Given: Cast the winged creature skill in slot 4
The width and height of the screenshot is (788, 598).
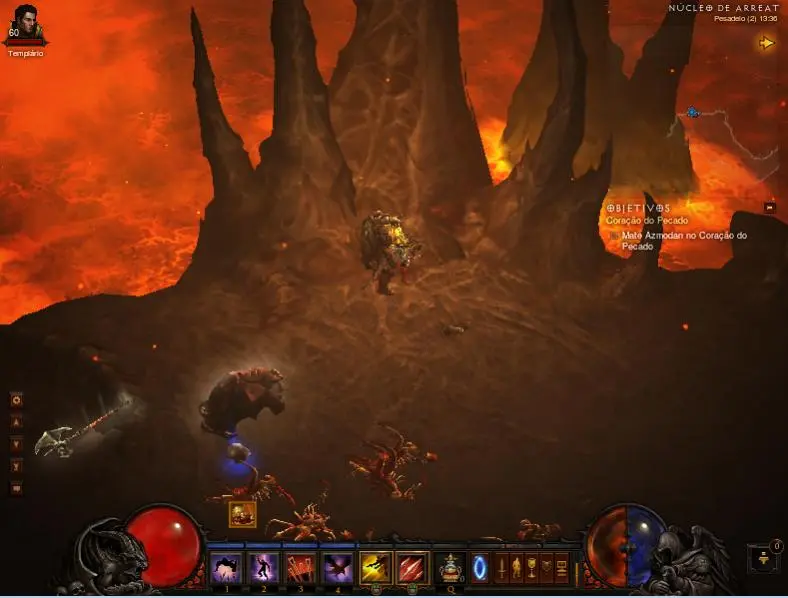Looking at the screenshot, I should (337, 568).
